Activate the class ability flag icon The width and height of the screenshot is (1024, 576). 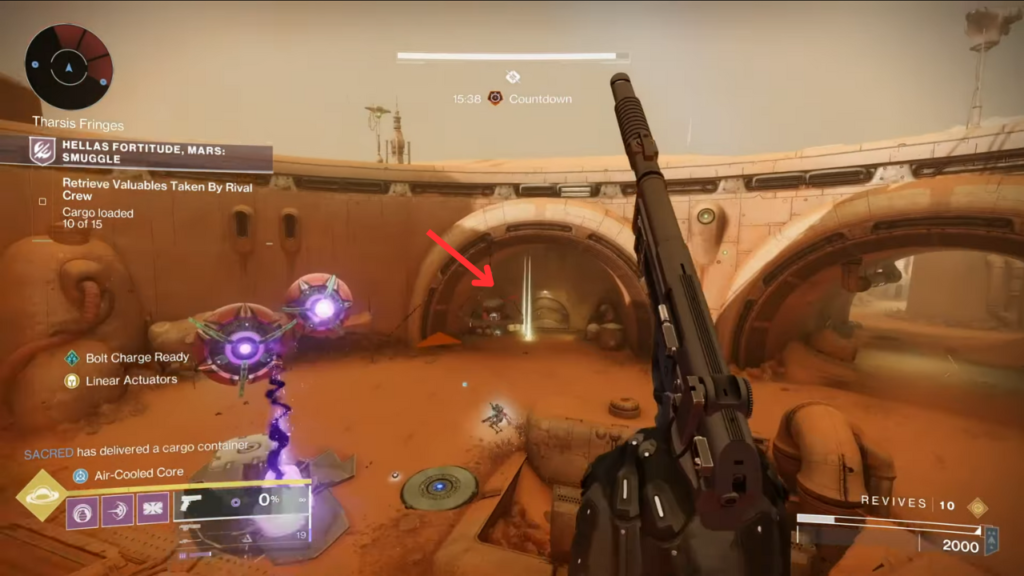(x=153, y=510)
